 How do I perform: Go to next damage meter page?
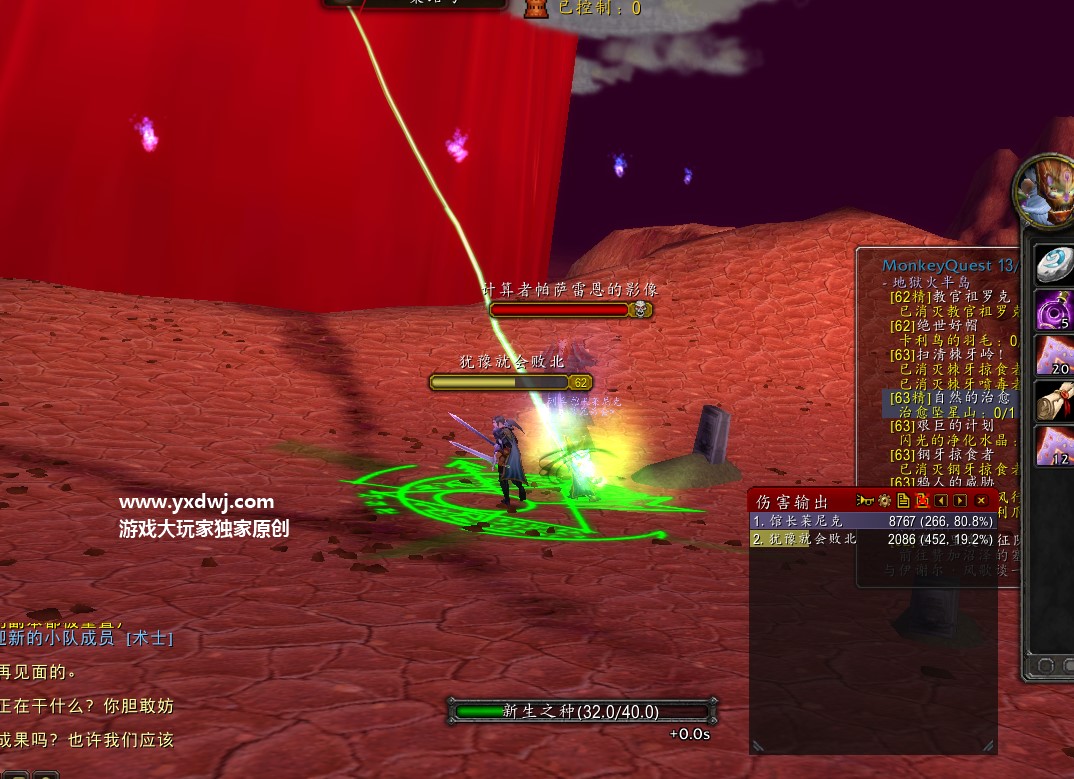coord(960,500)
